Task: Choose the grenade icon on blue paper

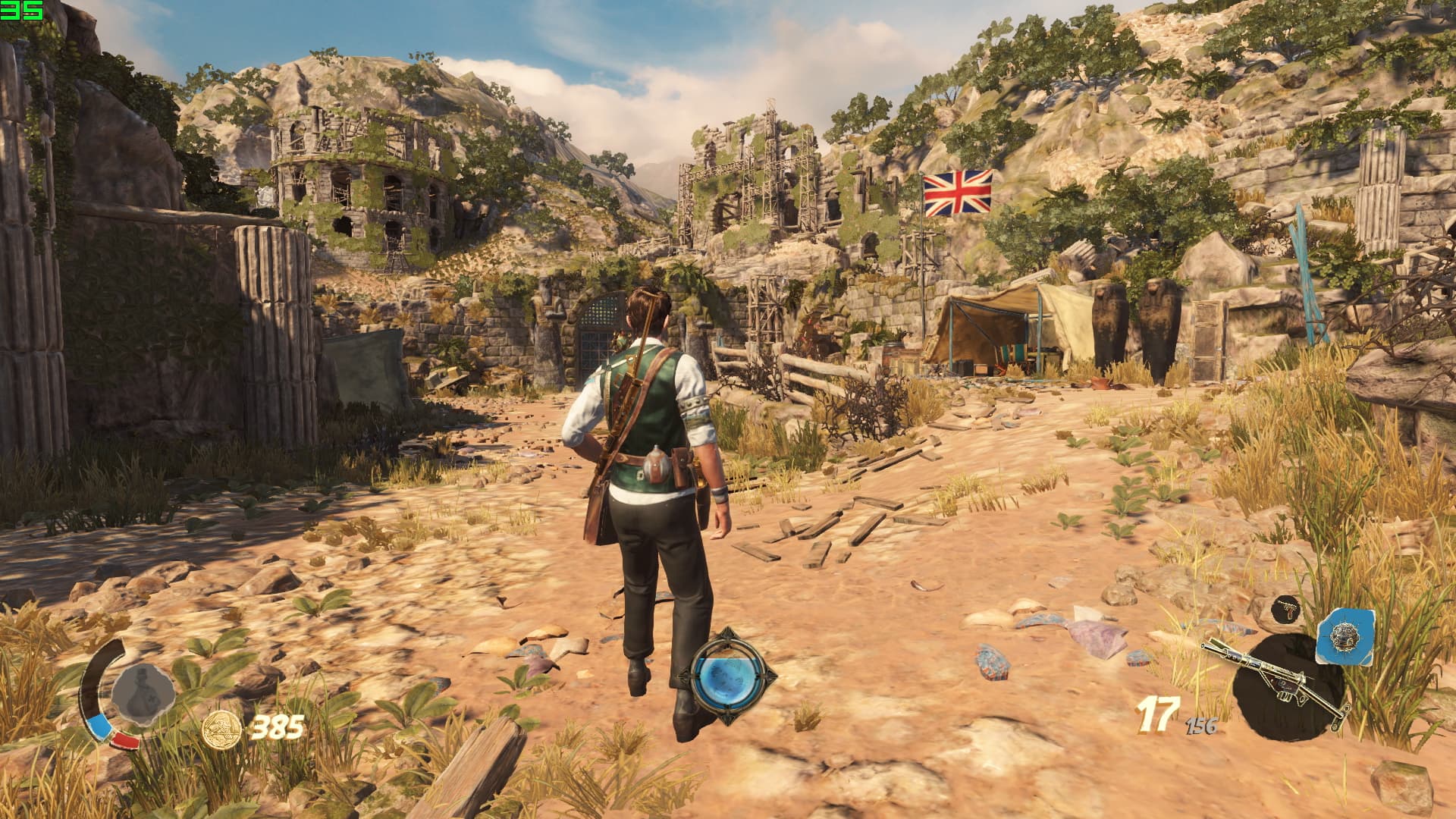Action: (x=1345, y=635)
